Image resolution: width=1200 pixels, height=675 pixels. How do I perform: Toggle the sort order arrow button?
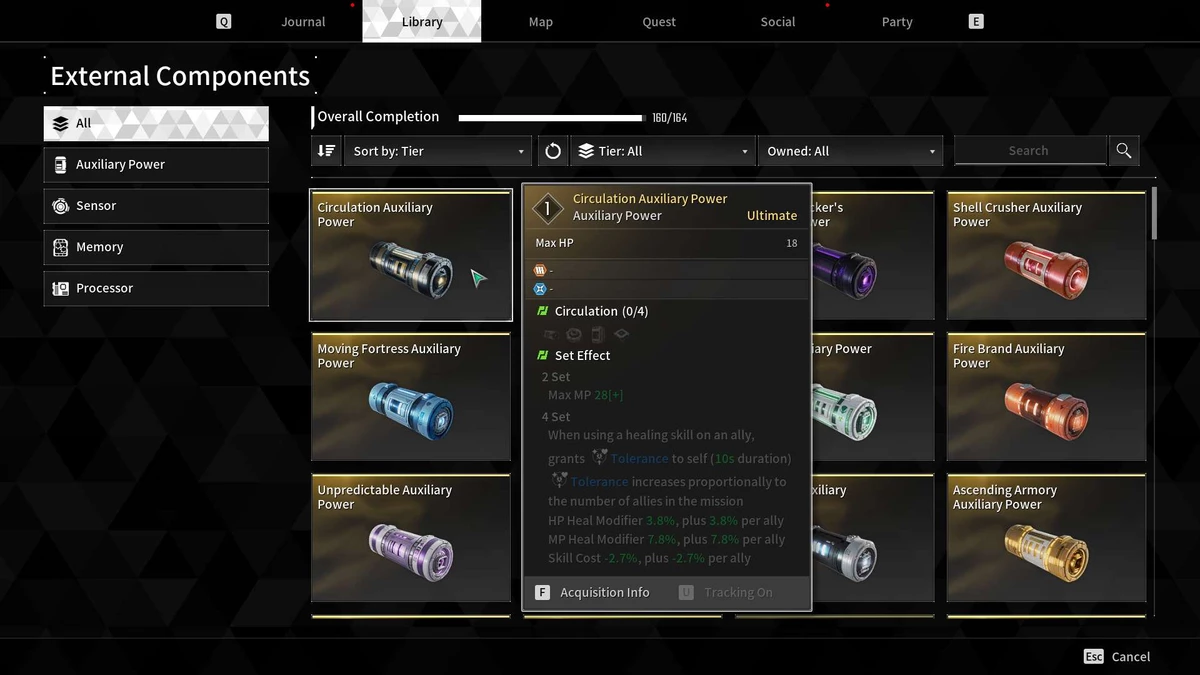tap(326, 151)
